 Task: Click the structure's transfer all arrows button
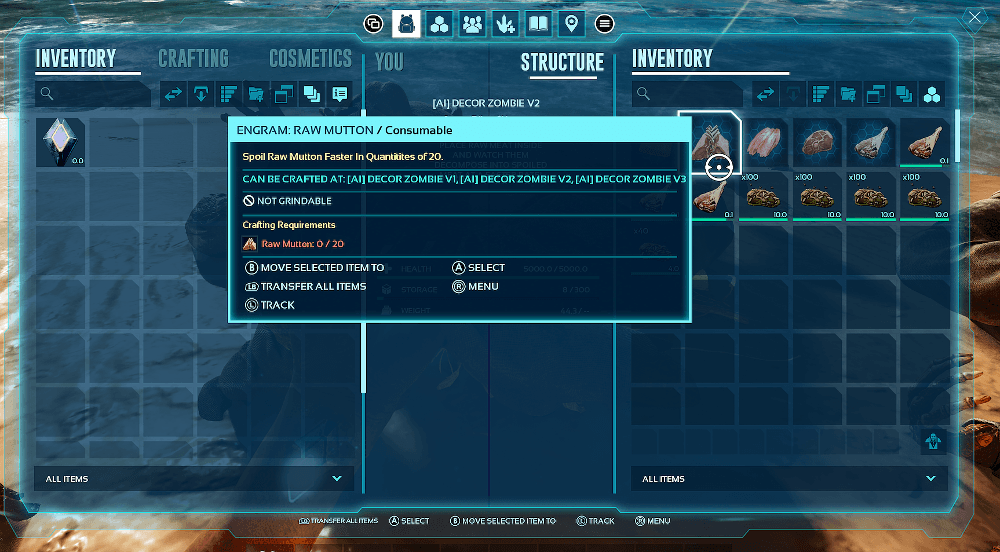pos(766,94)
